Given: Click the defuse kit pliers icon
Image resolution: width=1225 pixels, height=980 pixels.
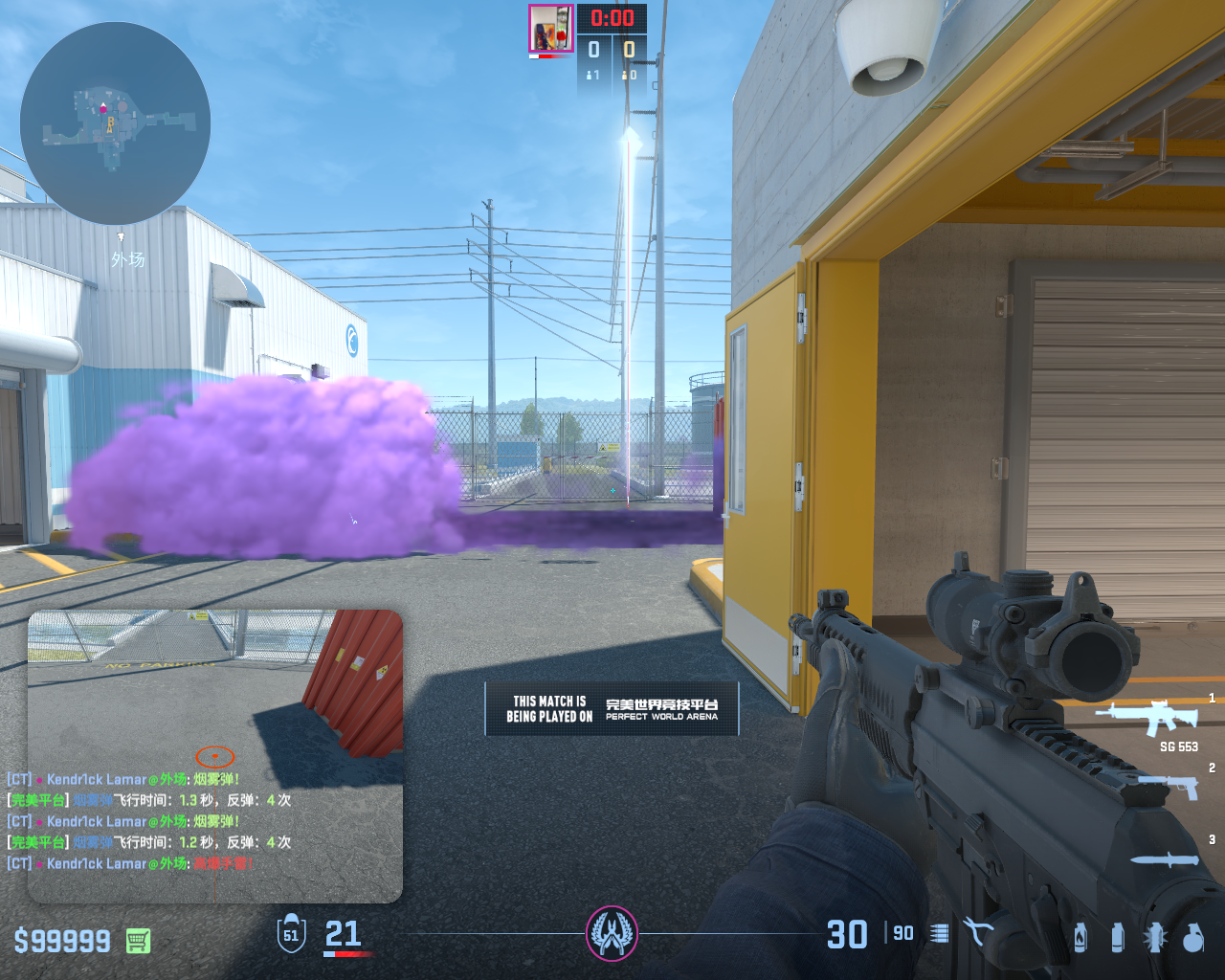Looking at the screenshot, I should tap(978, 932).
